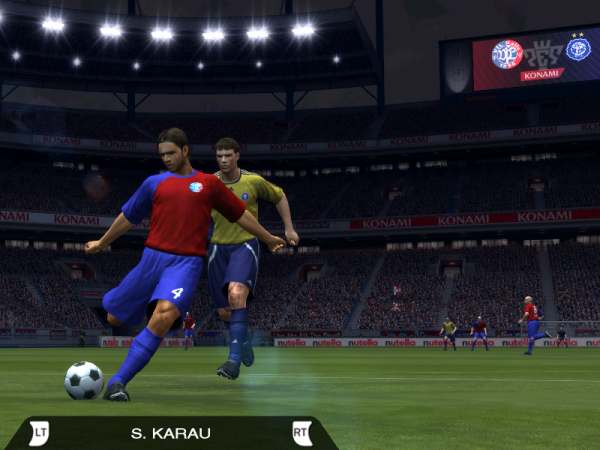The image size is (600, 450).
Task: Select the S. KARAU player name banner
Action: click(x=169, y=433)
